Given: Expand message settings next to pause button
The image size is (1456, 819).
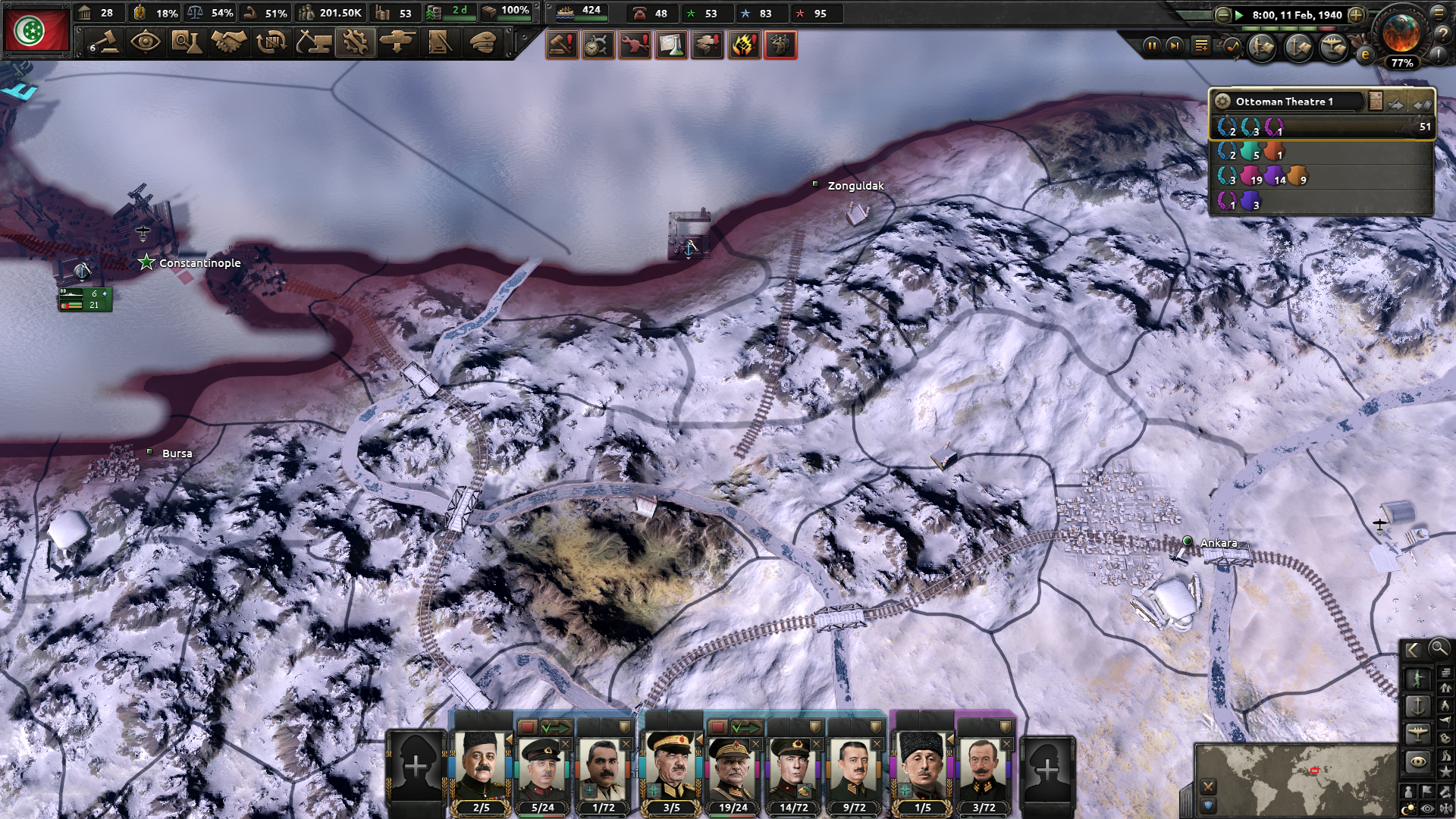Looking at the screenshot, I should 1201,45.
